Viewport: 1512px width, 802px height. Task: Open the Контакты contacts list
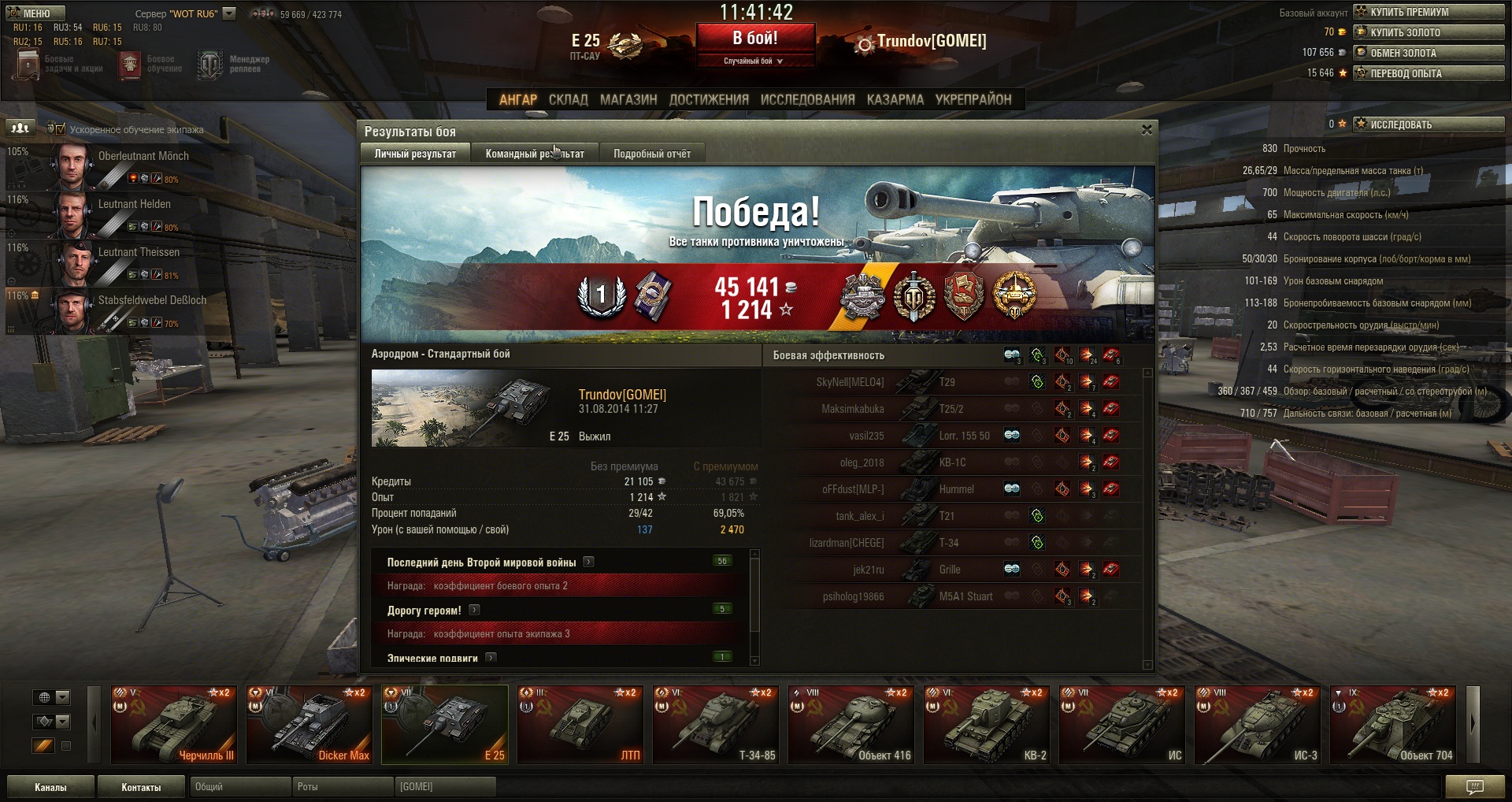tap(141, 787)
